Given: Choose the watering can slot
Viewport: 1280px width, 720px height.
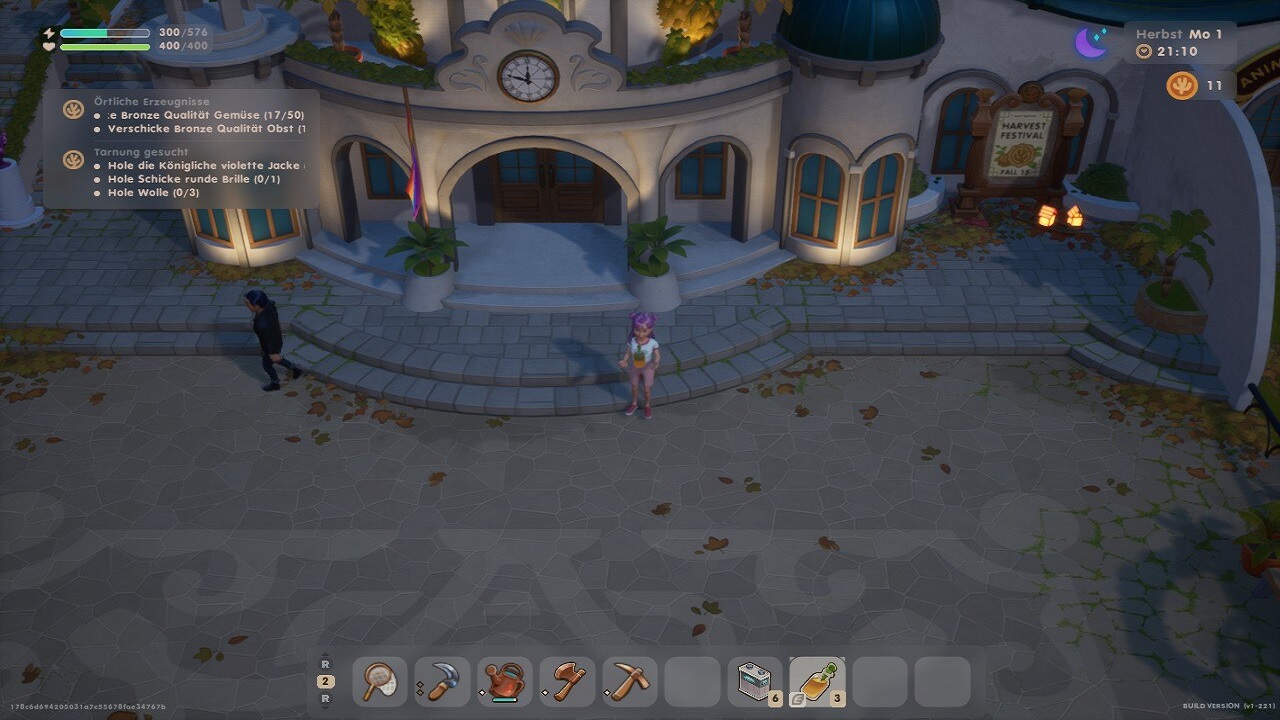Looking at the screenshot, I should click(x=505, y=682).
